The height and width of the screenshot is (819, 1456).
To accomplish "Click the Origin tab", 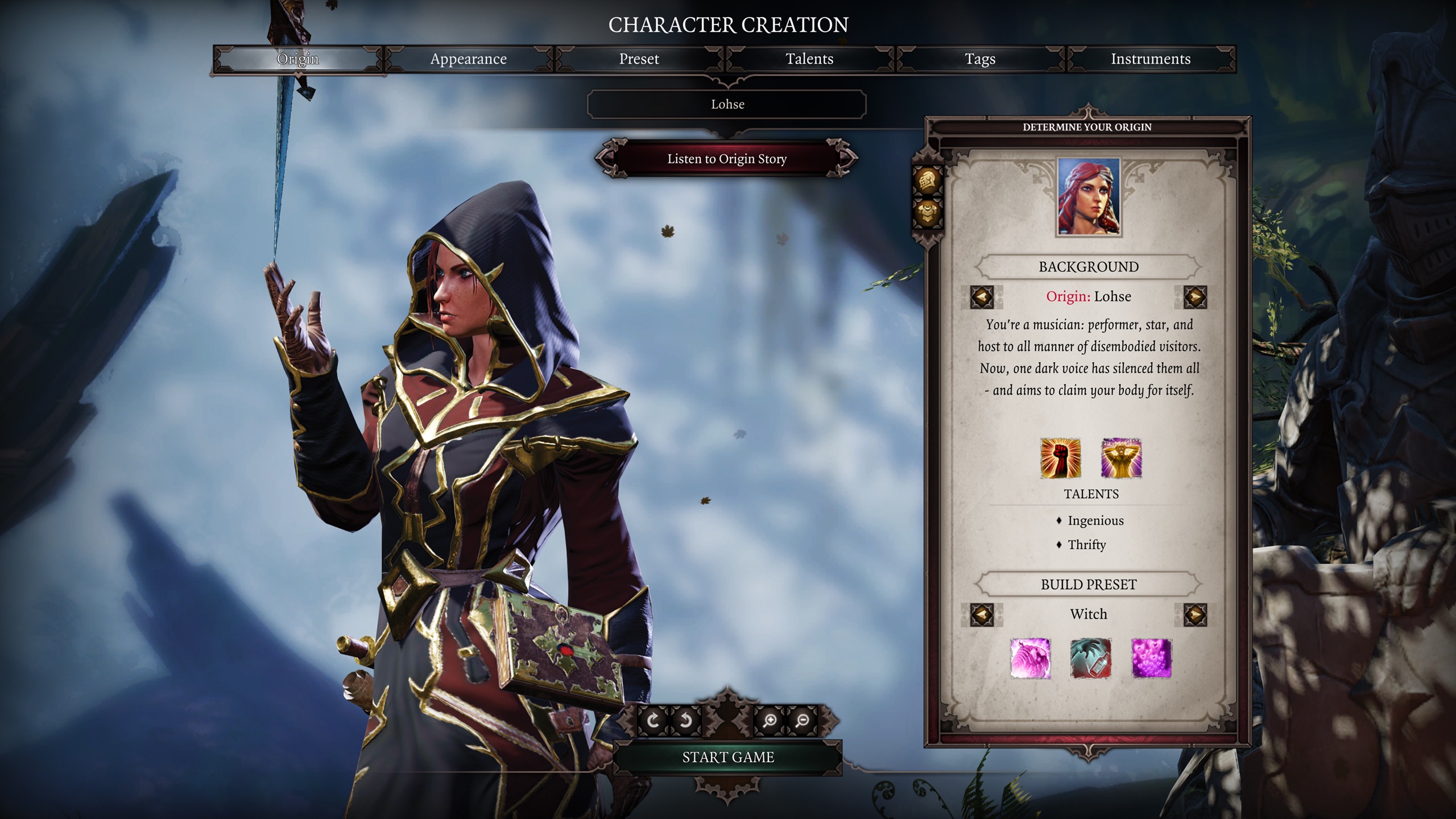I will click(x=297, y=59).
